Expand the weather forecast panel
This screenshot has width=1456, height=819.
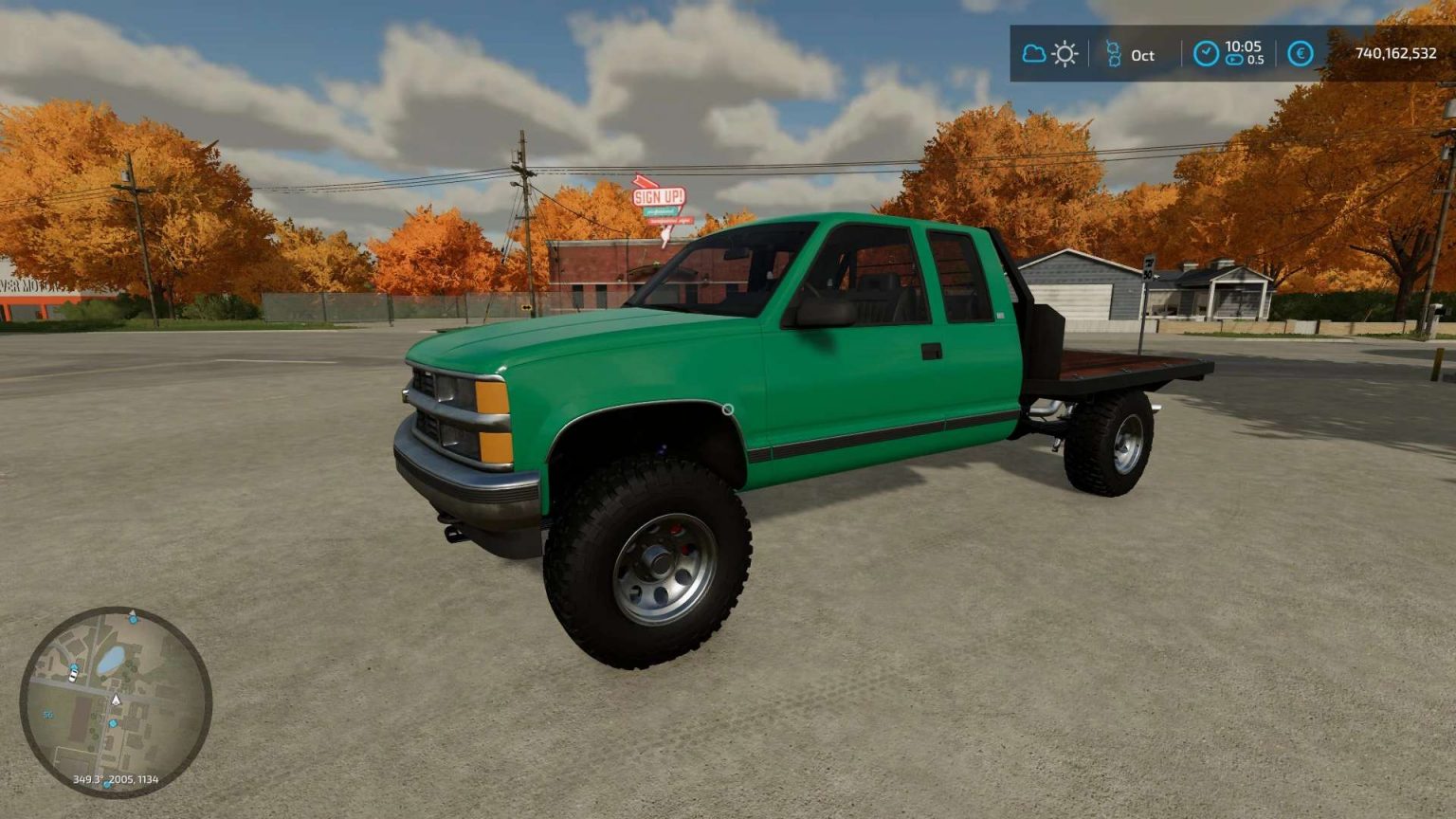pyautogui.click(x=1049, y=53)
